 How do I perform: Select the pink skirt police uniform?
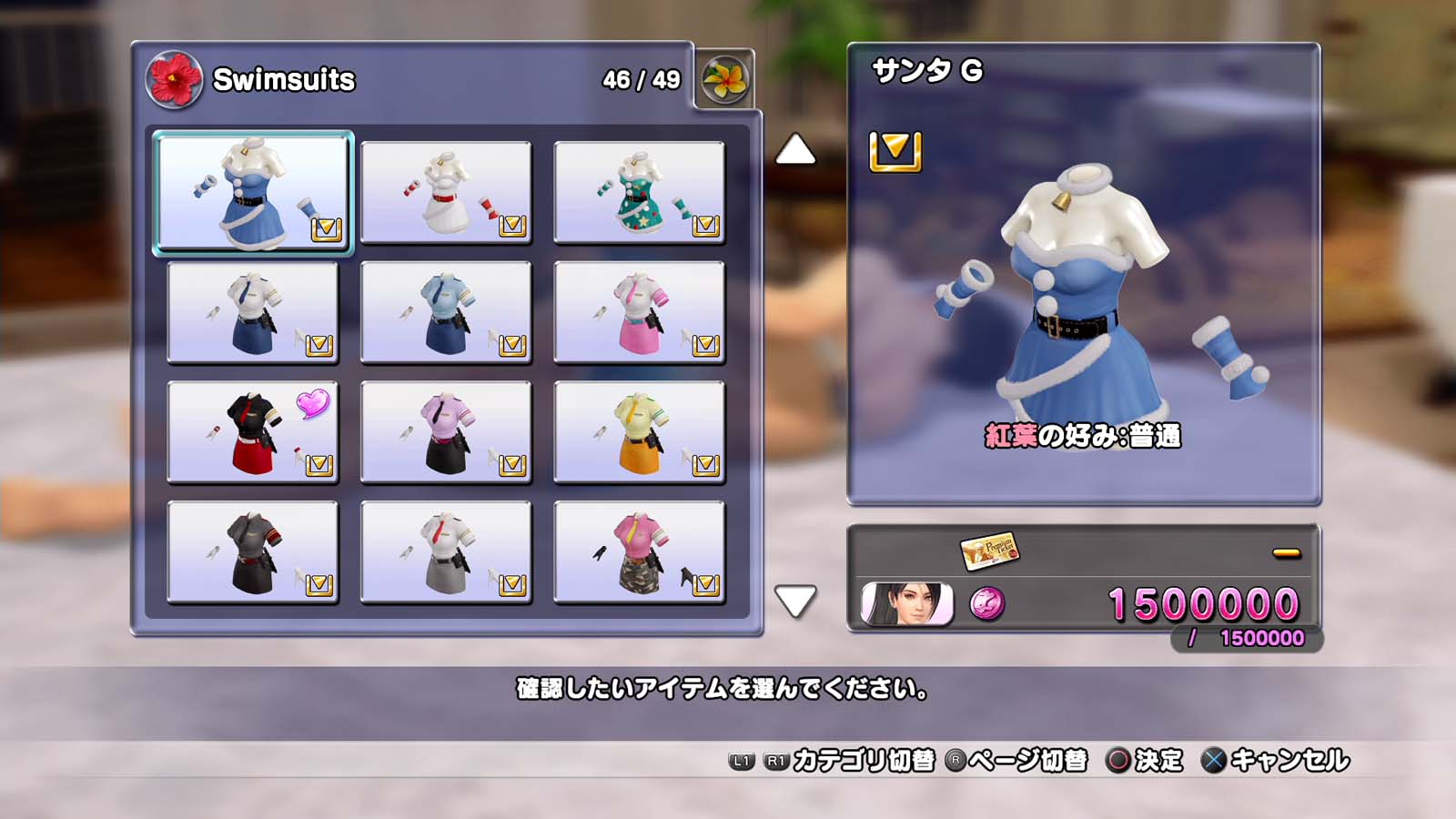coord(639,312)
